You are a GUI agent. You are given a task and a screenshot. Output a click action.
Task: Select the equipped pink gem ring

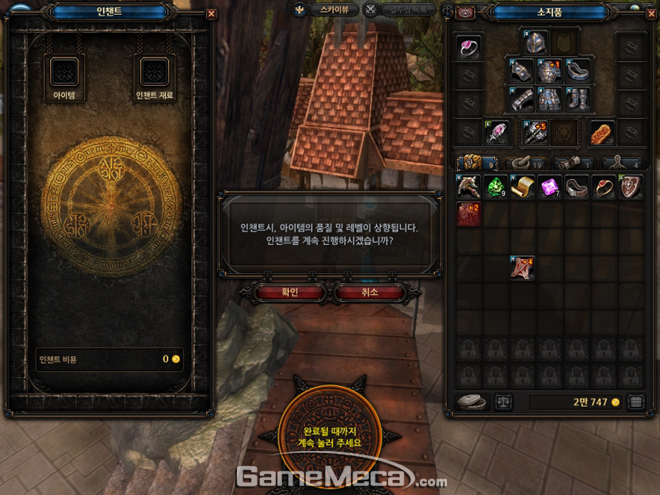point(469,47)
